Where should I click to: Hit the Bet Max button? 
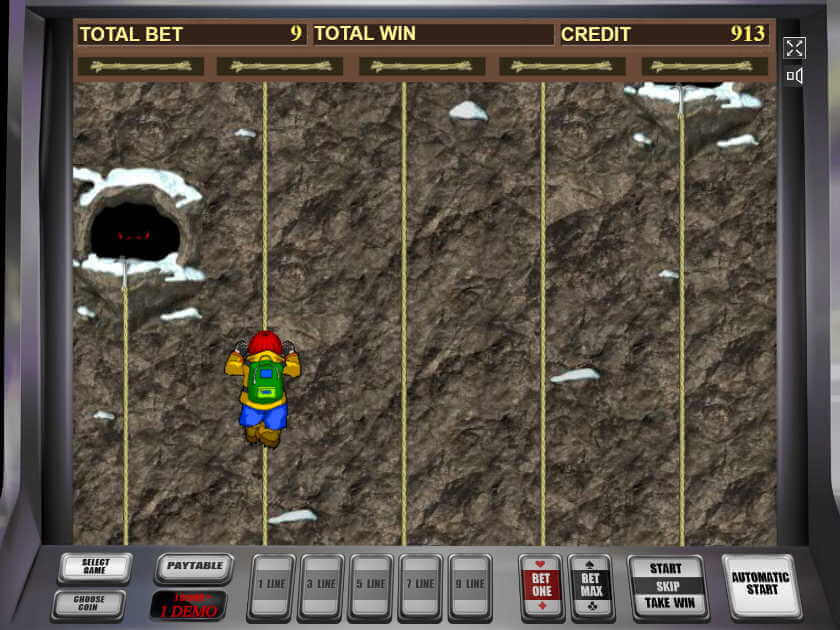590,585
